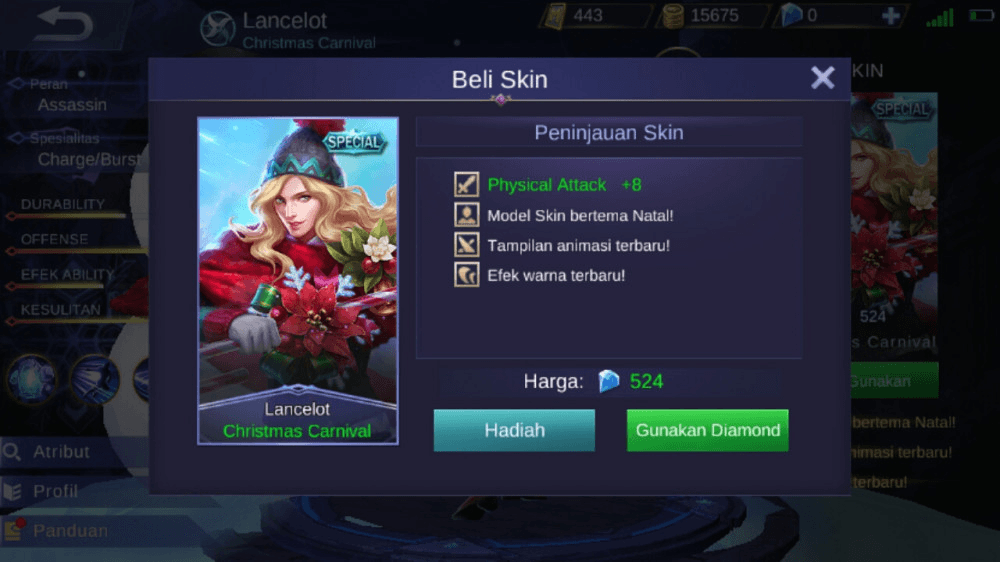The height and width of the screenshot is (562, 1000).
Task: Choose the Hadiah gift button
Action: [514, 431]
